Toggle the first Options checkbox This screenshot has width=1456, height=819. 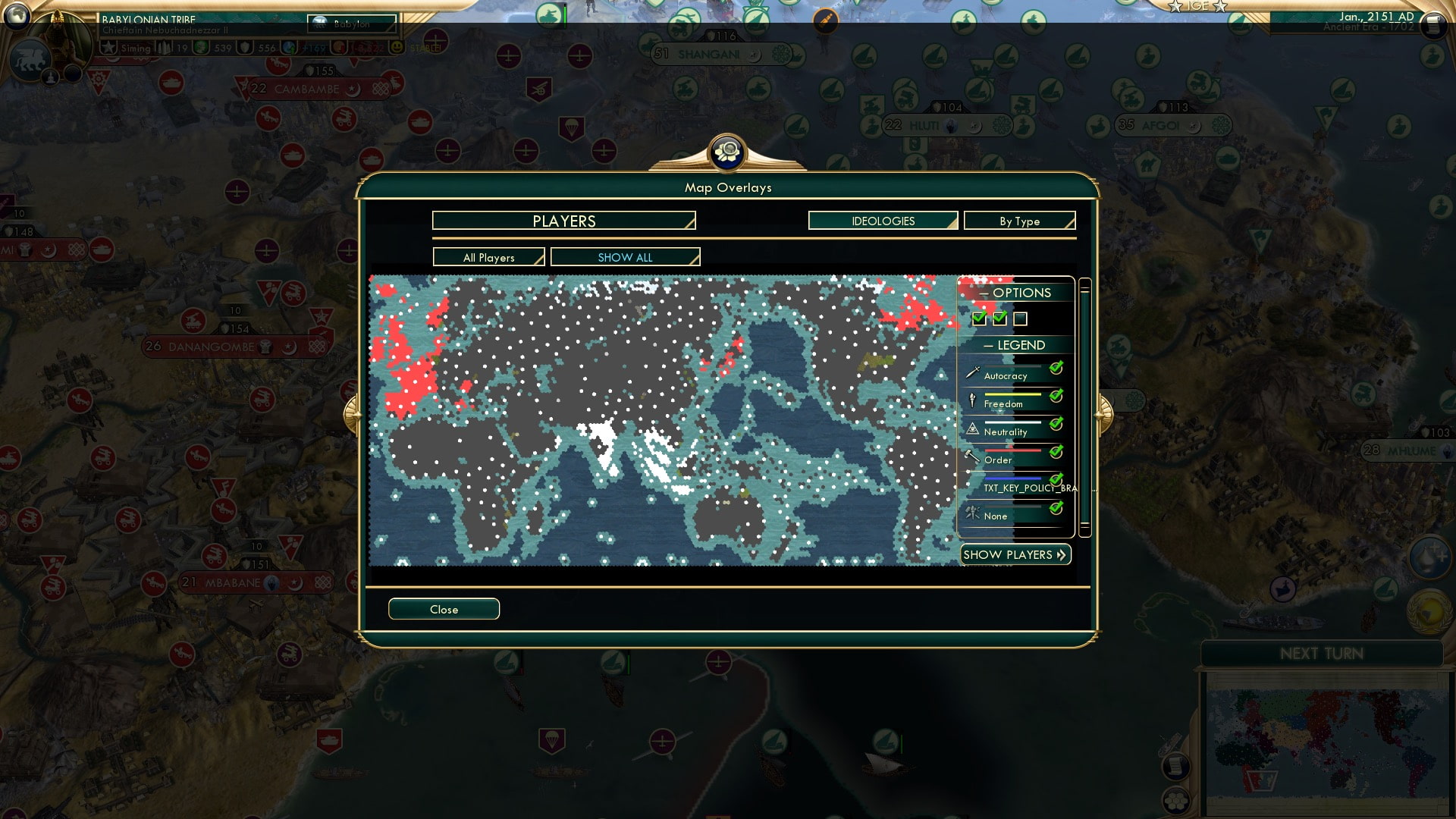(978, 319)
